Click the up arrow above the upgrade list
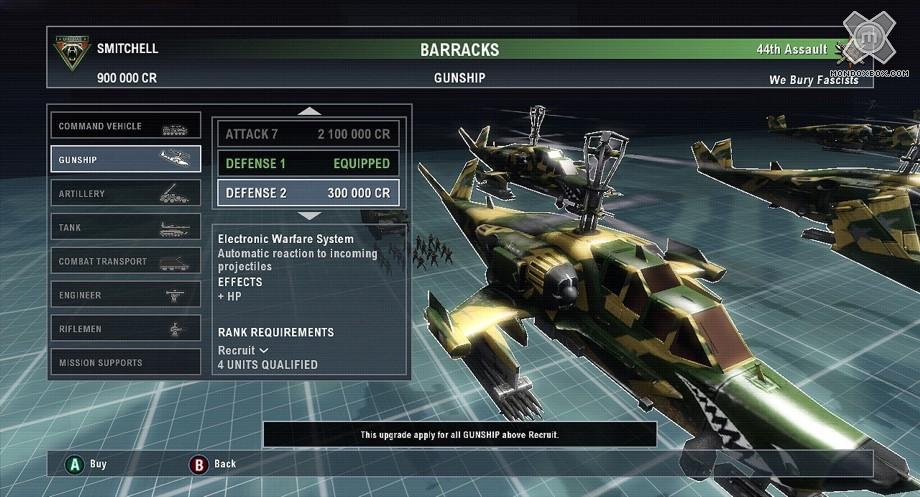The width and height of the screenshot is (920, 497). tap(310, 111)
